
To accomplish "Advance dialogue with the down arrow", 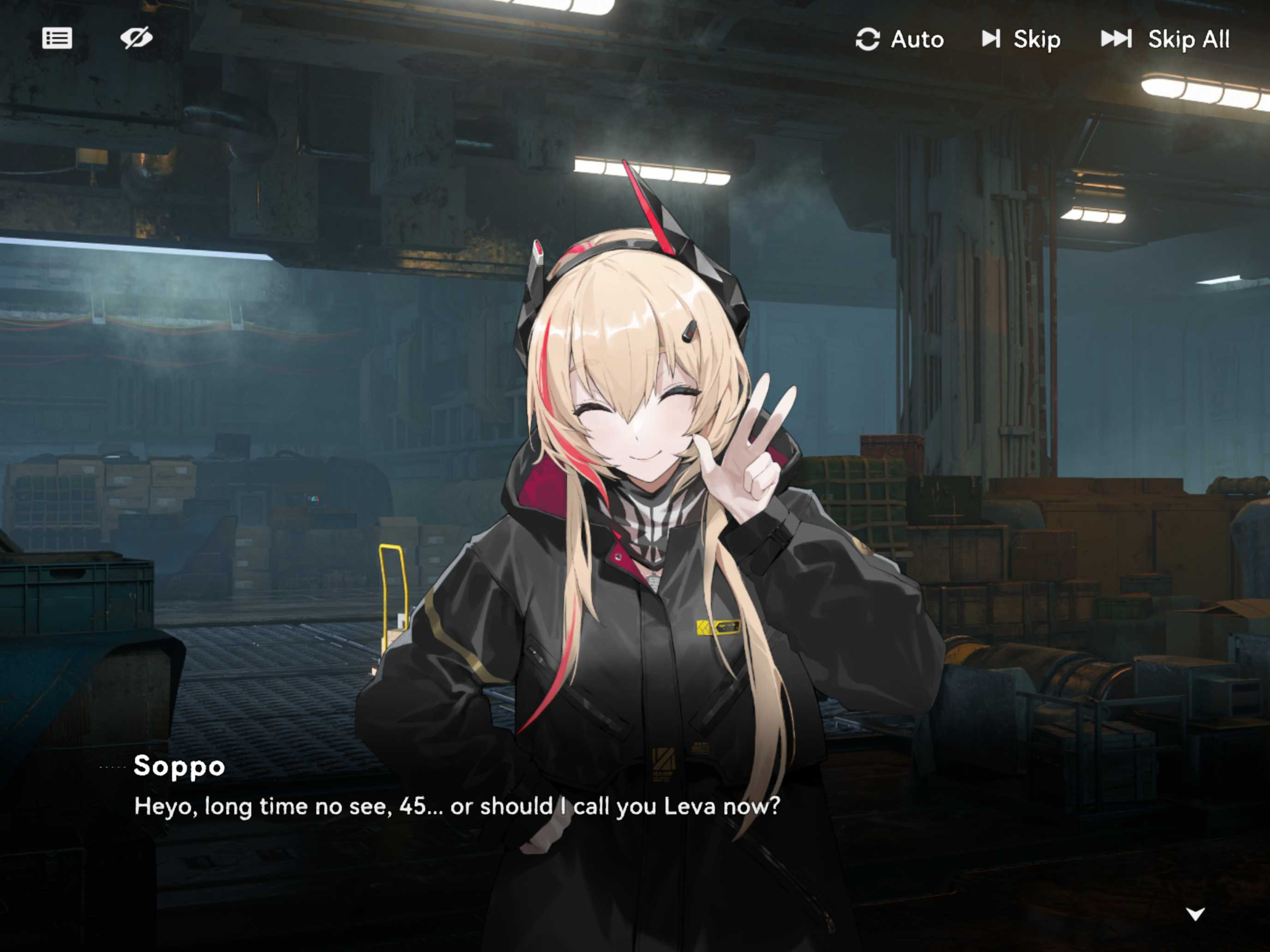I will tap(1195, 914).
